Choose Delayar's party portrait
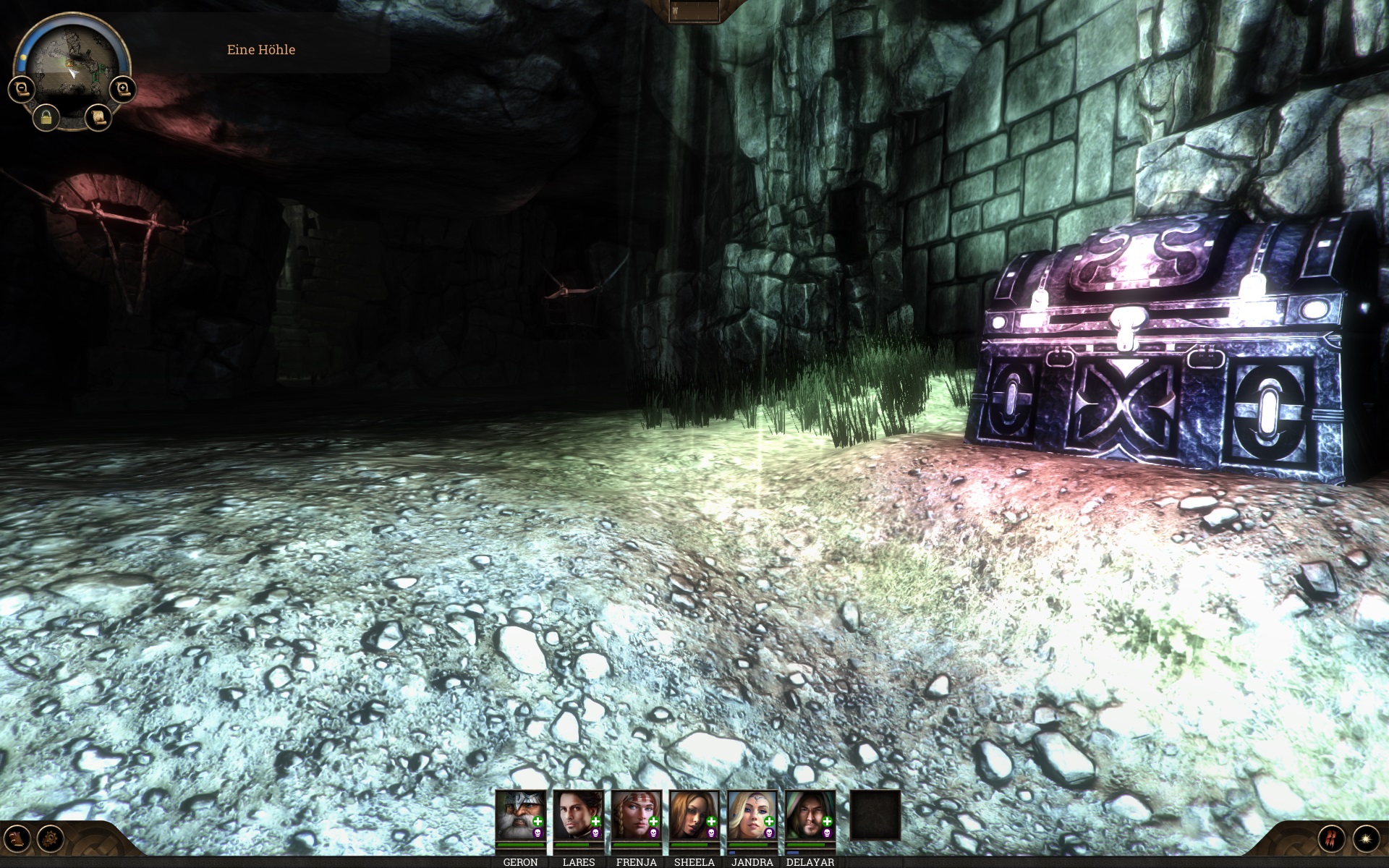Screen dimensions: 1389x868 810,815
